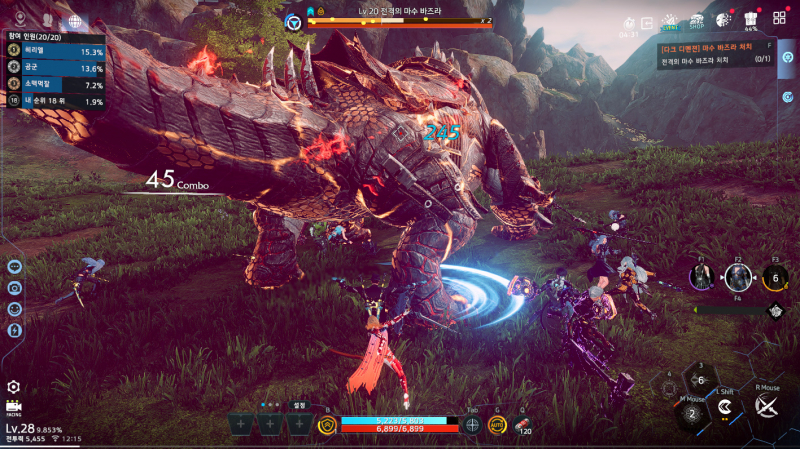This screenshot has width=800, height=449.
Task: Click the RACING clapperboard icon
Action: pyautogui.click(x=14, y=407)
